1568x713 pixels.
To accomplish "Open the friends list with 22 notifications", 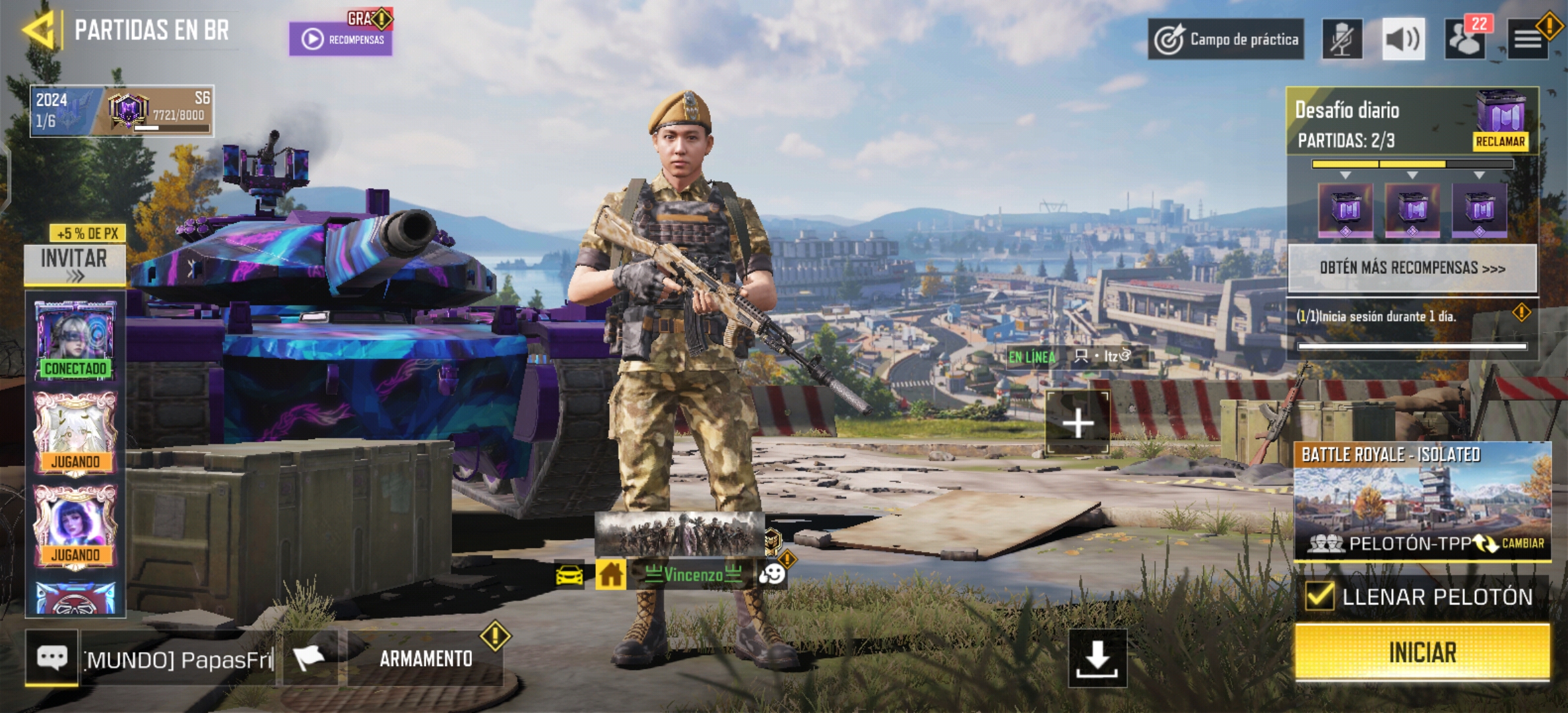I will 1465,40.
